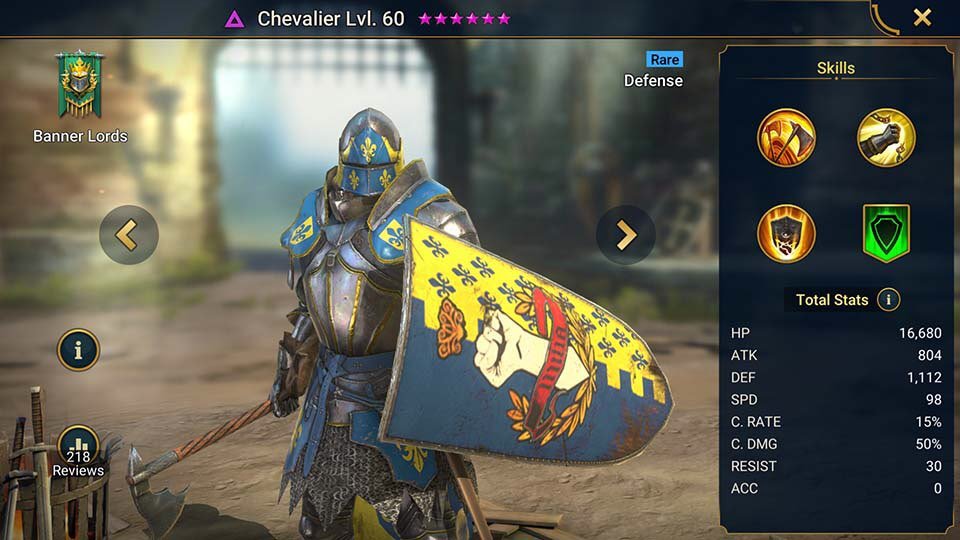Open the champion info button
The width and height of the screenshot is (960, 540).
(x=78, y=350)
